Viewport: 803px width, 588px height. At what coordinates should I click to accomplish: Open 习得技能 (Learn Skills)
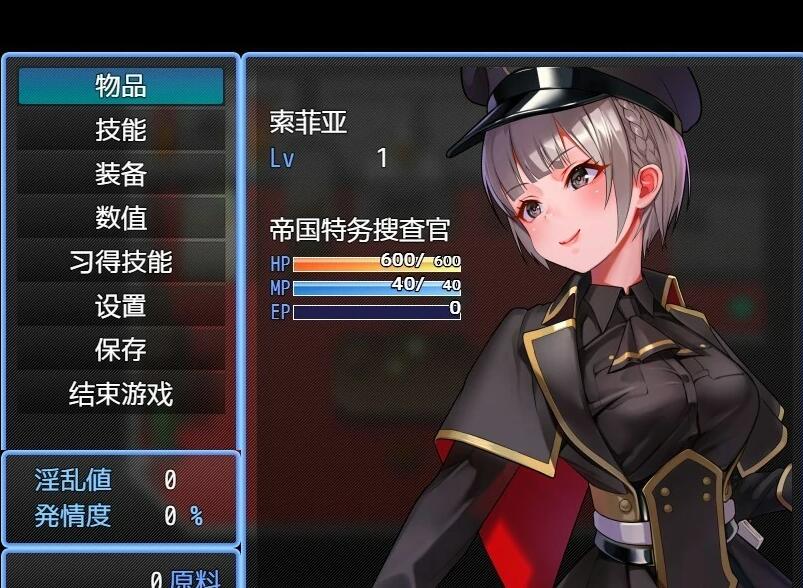(x=121, y=262)
